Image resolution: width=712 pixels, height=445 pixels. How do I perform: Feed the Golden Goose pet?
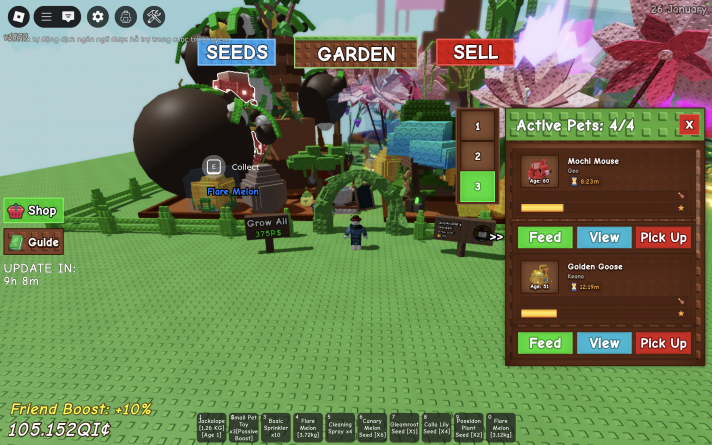coord(544,343)
